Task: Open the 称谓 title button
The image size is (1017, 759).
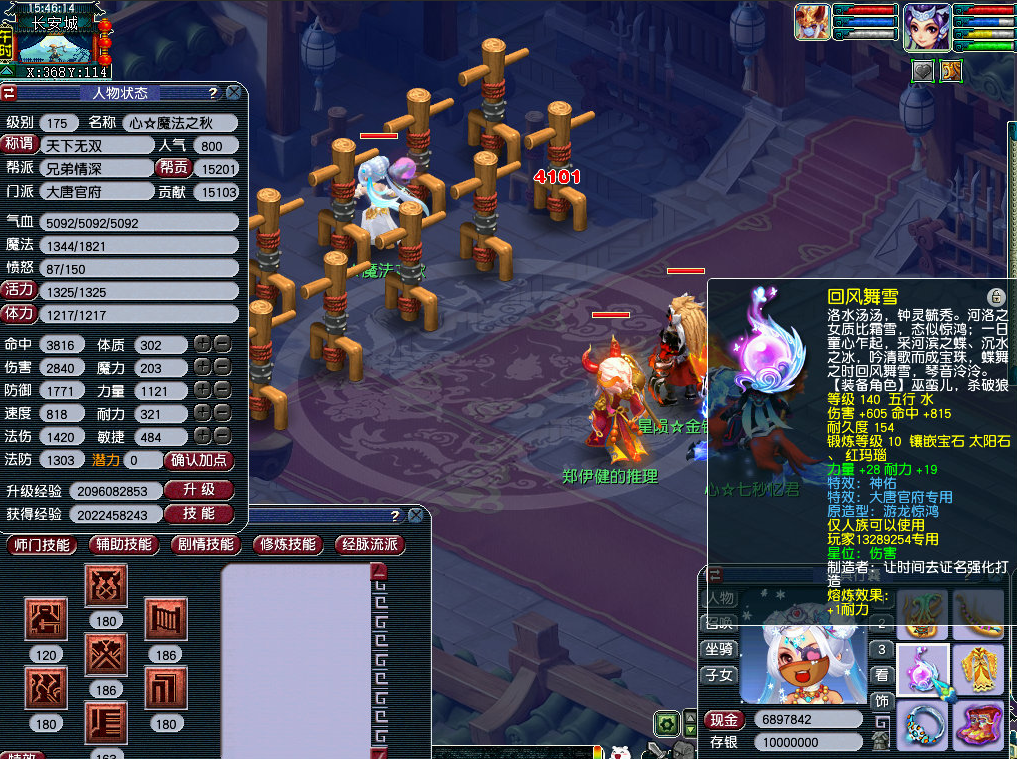Action: pyautogui.click(x=19, y=145)
